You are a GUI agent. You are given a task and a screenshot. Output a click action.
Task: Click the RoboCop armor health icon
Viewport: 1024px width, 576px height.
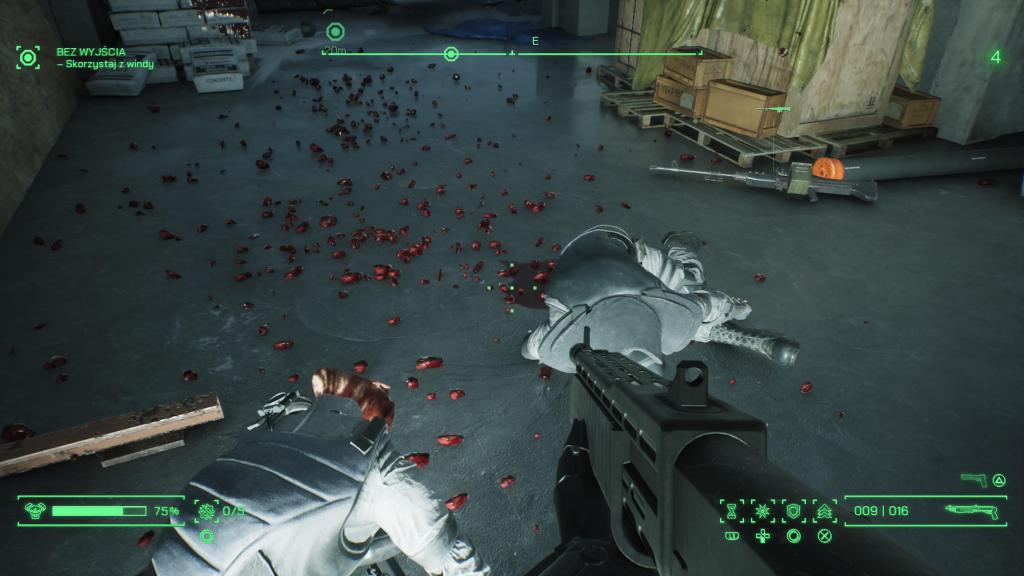32,511
